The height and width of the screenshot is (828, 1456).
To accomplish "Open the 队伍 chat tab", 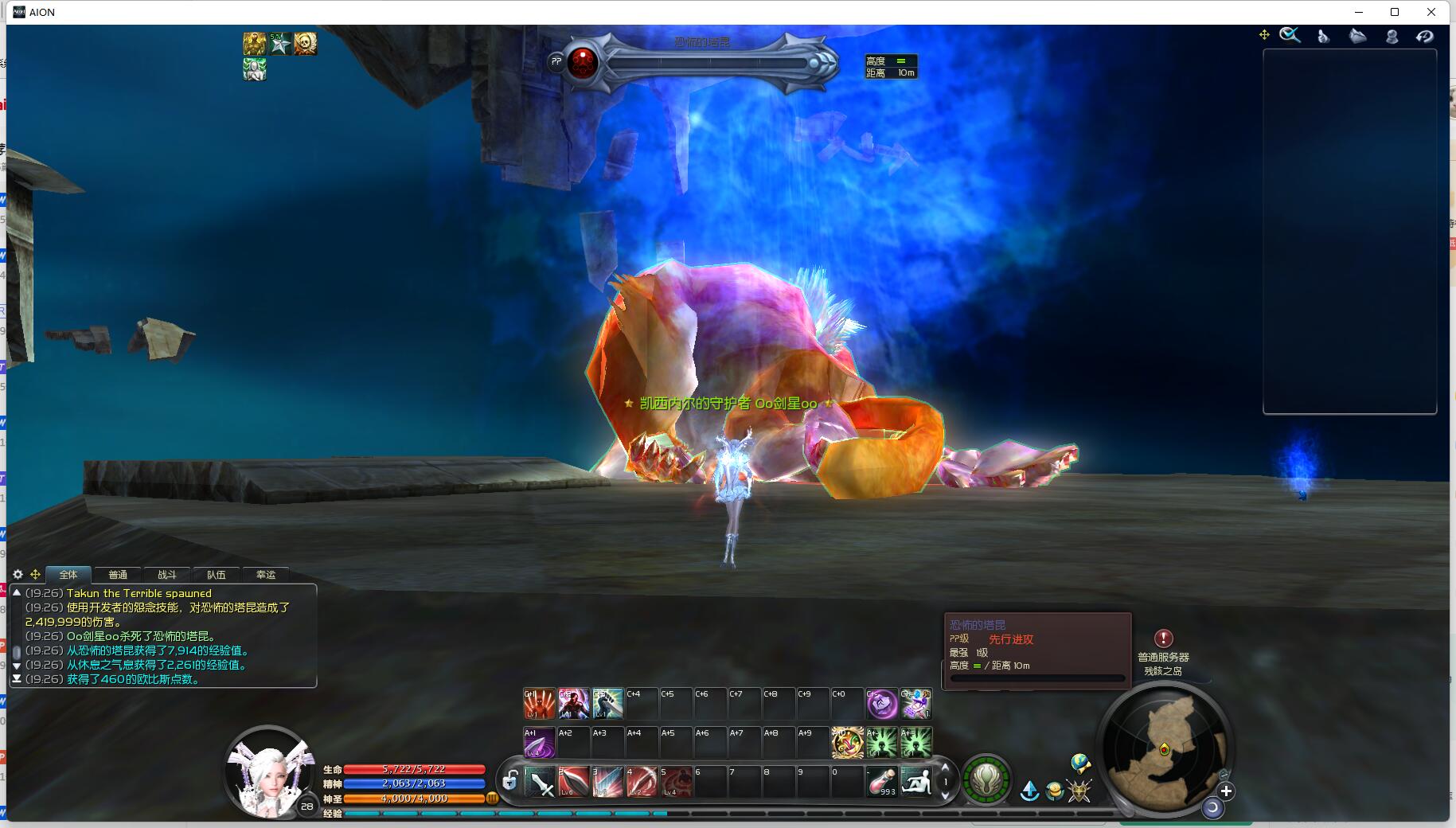I will [x=217, y=575].
